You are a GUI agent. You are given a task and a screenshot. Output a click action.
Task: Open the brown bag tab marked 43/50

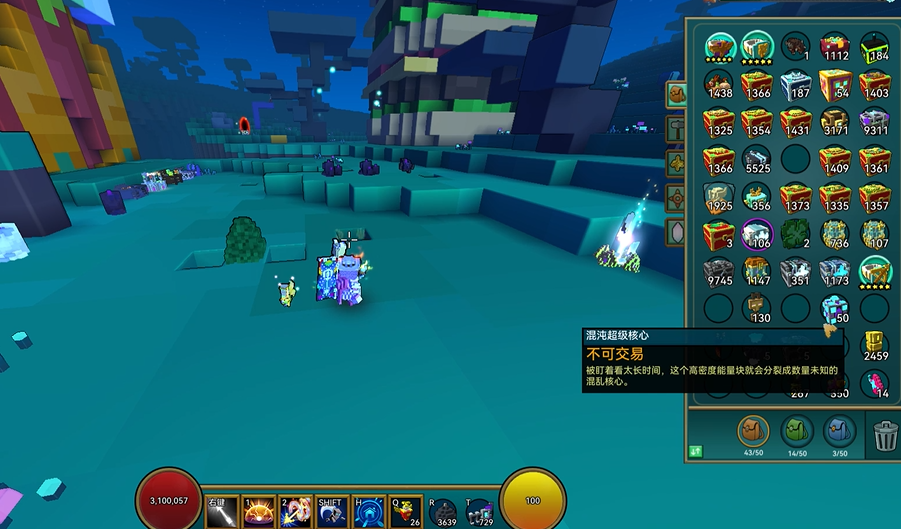pyautogui.click(x=753, y=432)
